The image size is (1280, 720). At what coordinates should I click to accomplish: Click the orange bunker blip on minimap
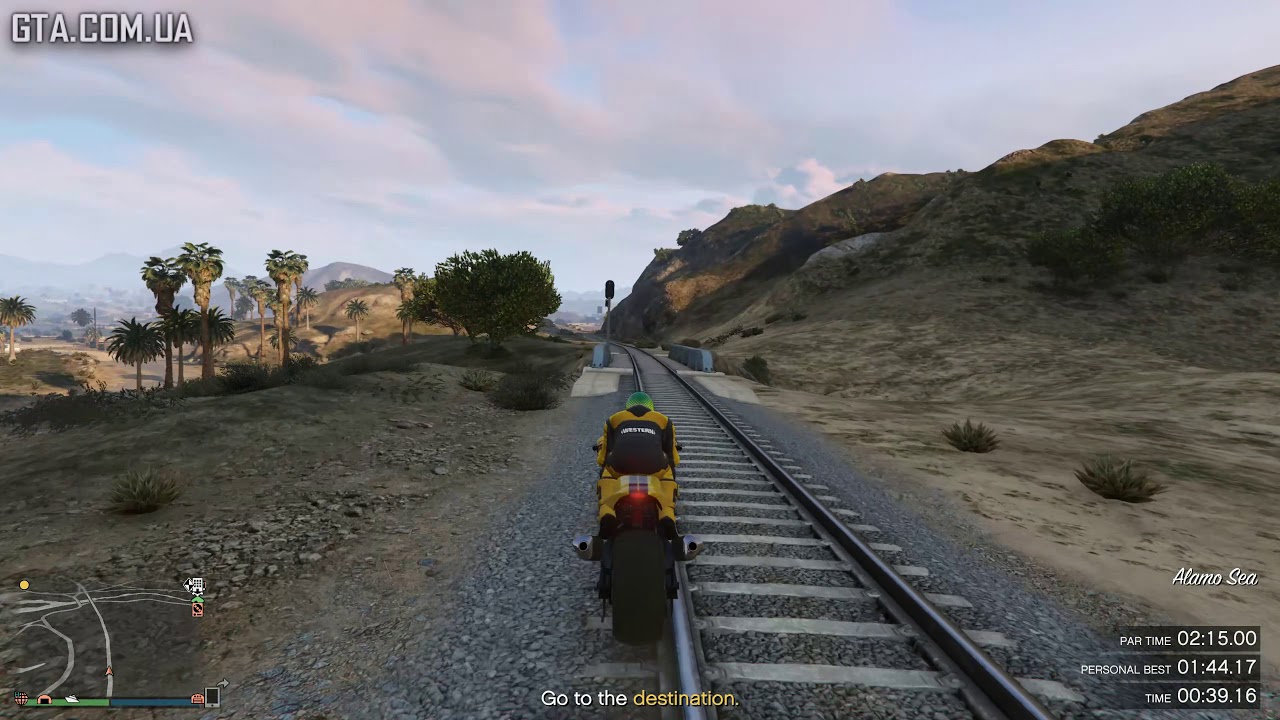coord(44,698)
